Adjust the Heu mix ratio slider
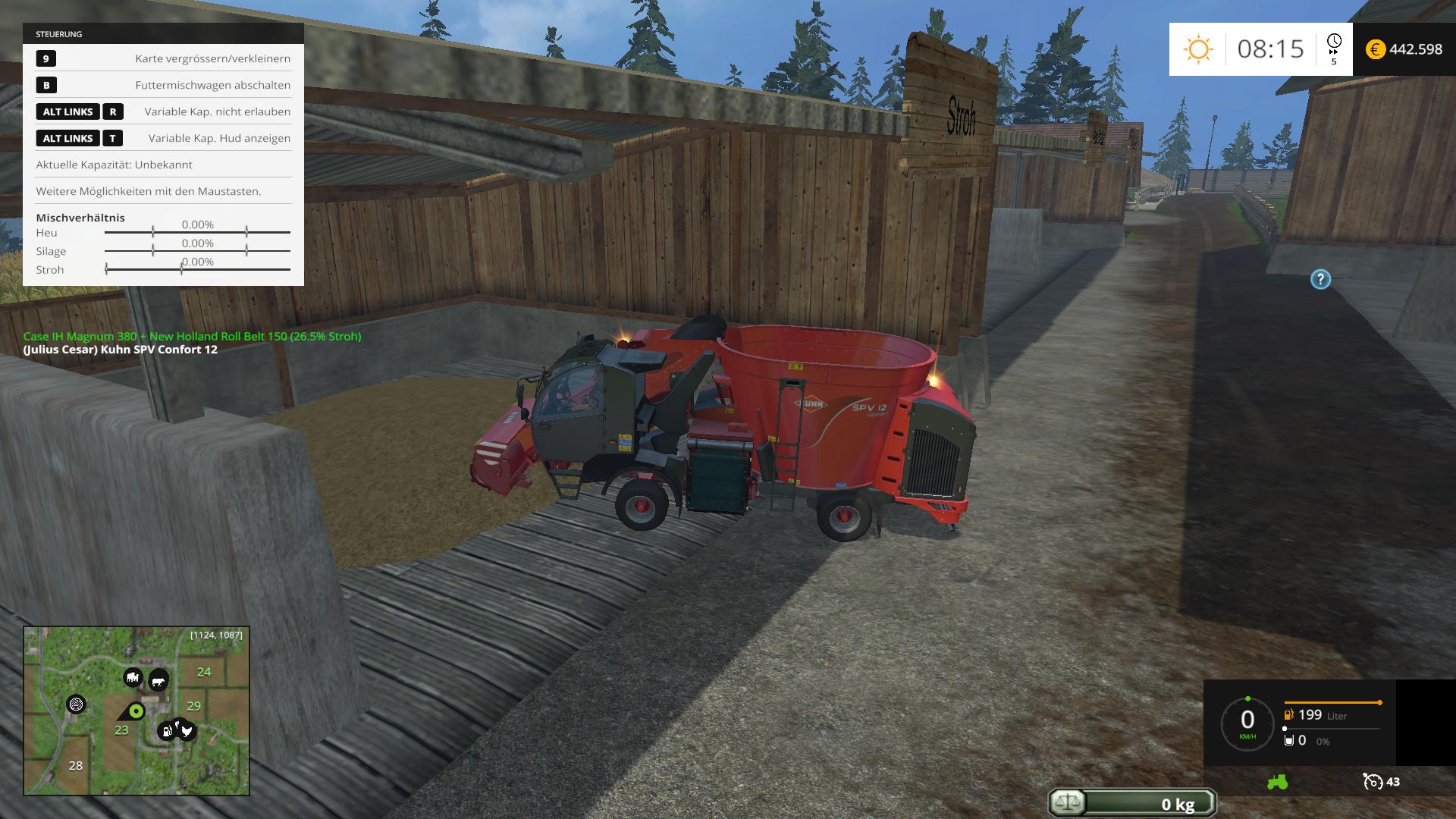The width and height of the screenshot is (1456, 819). click(197, 232)
